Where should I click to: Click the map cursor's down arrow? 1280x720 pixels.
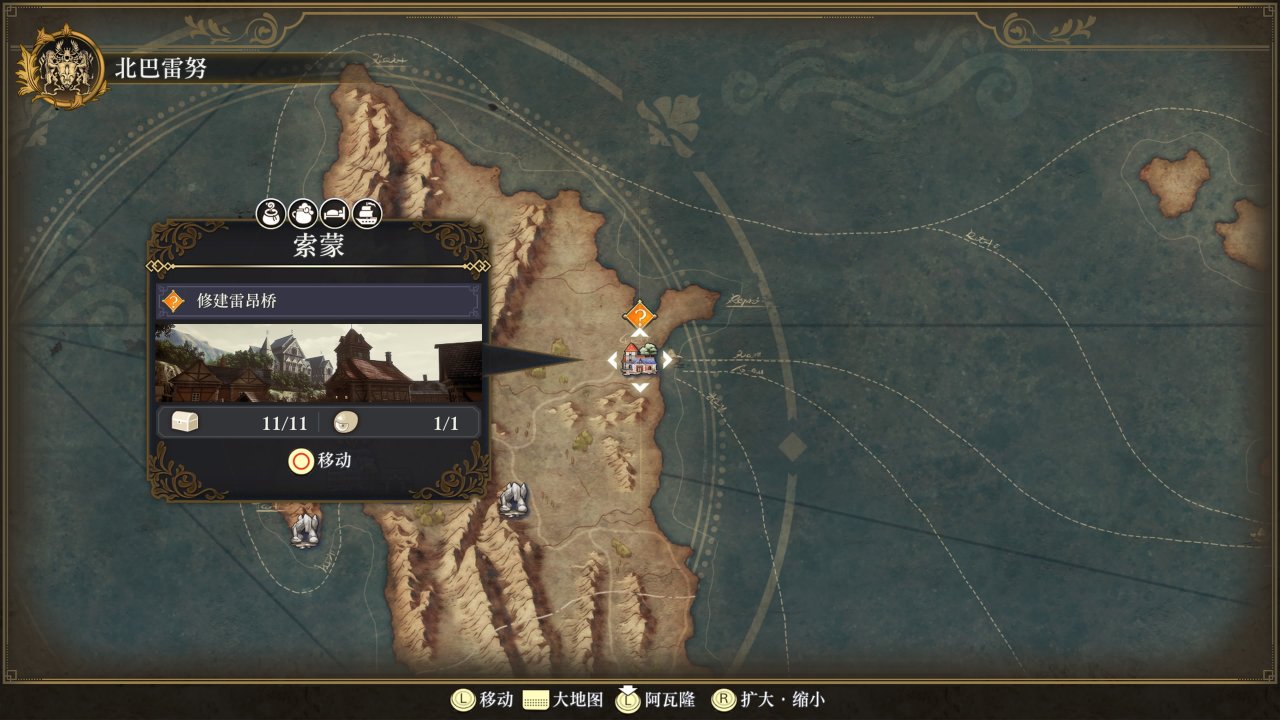click(x=640, y=387)
